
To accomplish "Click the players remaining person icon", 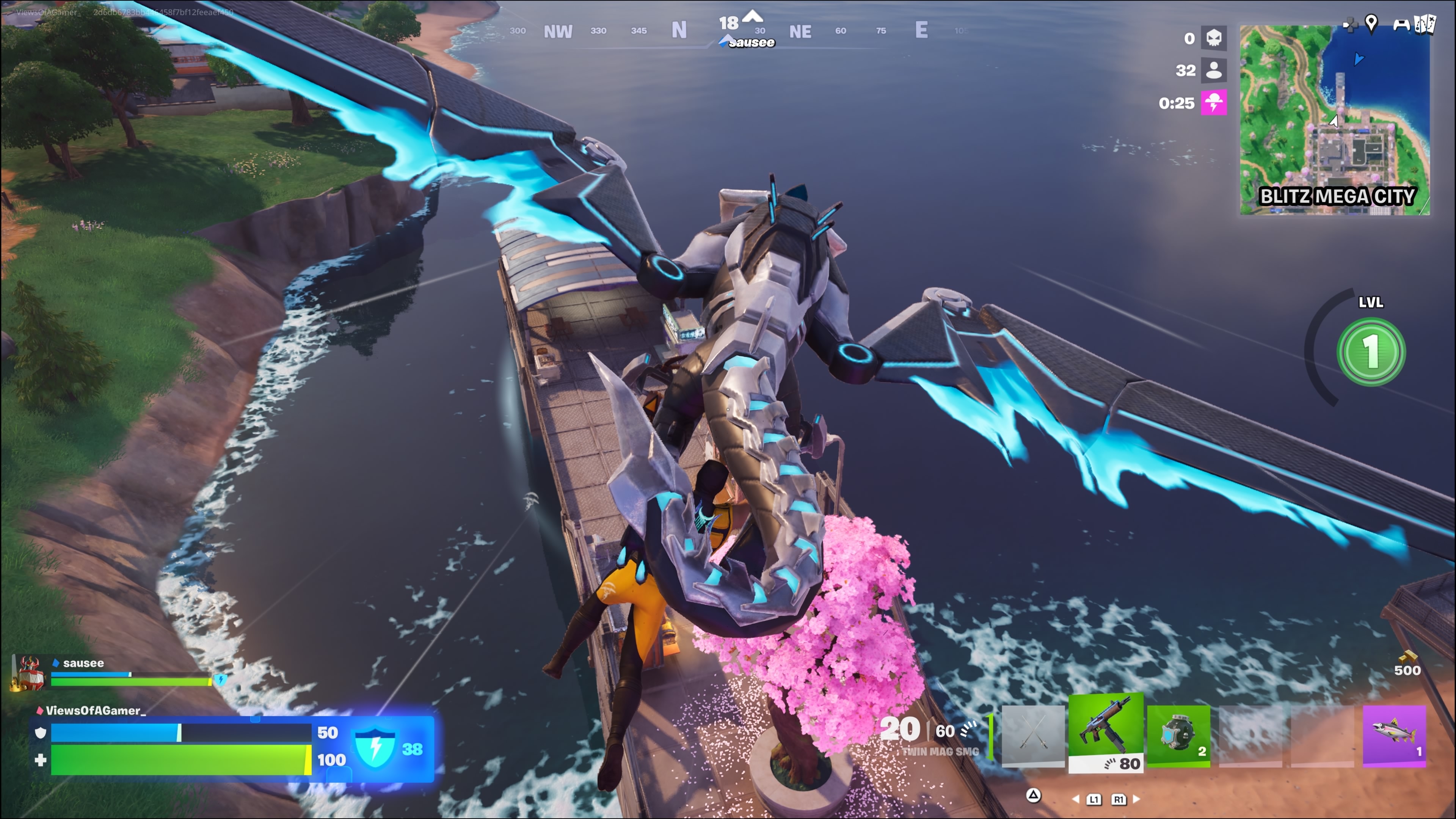I will point(1213,70).
